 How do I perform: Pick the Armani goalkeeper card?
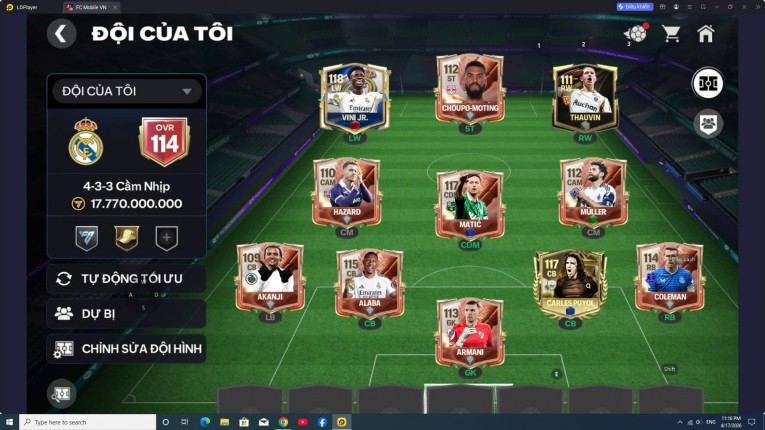pyautogui.click(x=470, y=331)
